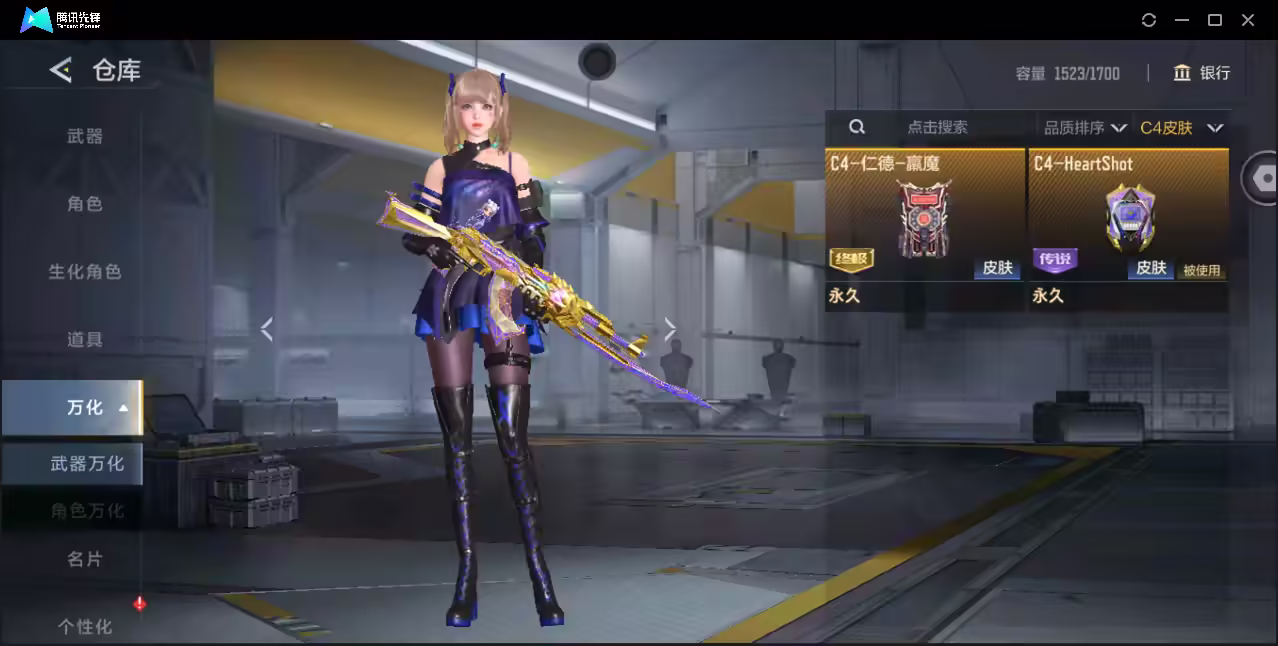1278x646 pixels.
Task: Rotate character preview with left arrow
Action: point(266,329)
